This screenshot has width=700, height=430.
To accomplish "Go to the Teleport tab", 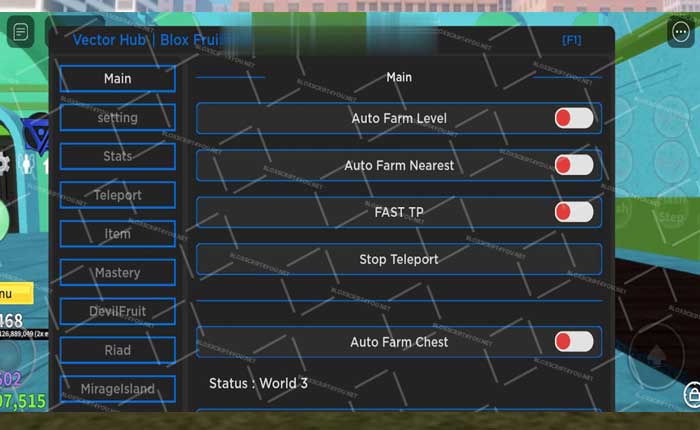I will pyautogui.click(x=117, y=196).
